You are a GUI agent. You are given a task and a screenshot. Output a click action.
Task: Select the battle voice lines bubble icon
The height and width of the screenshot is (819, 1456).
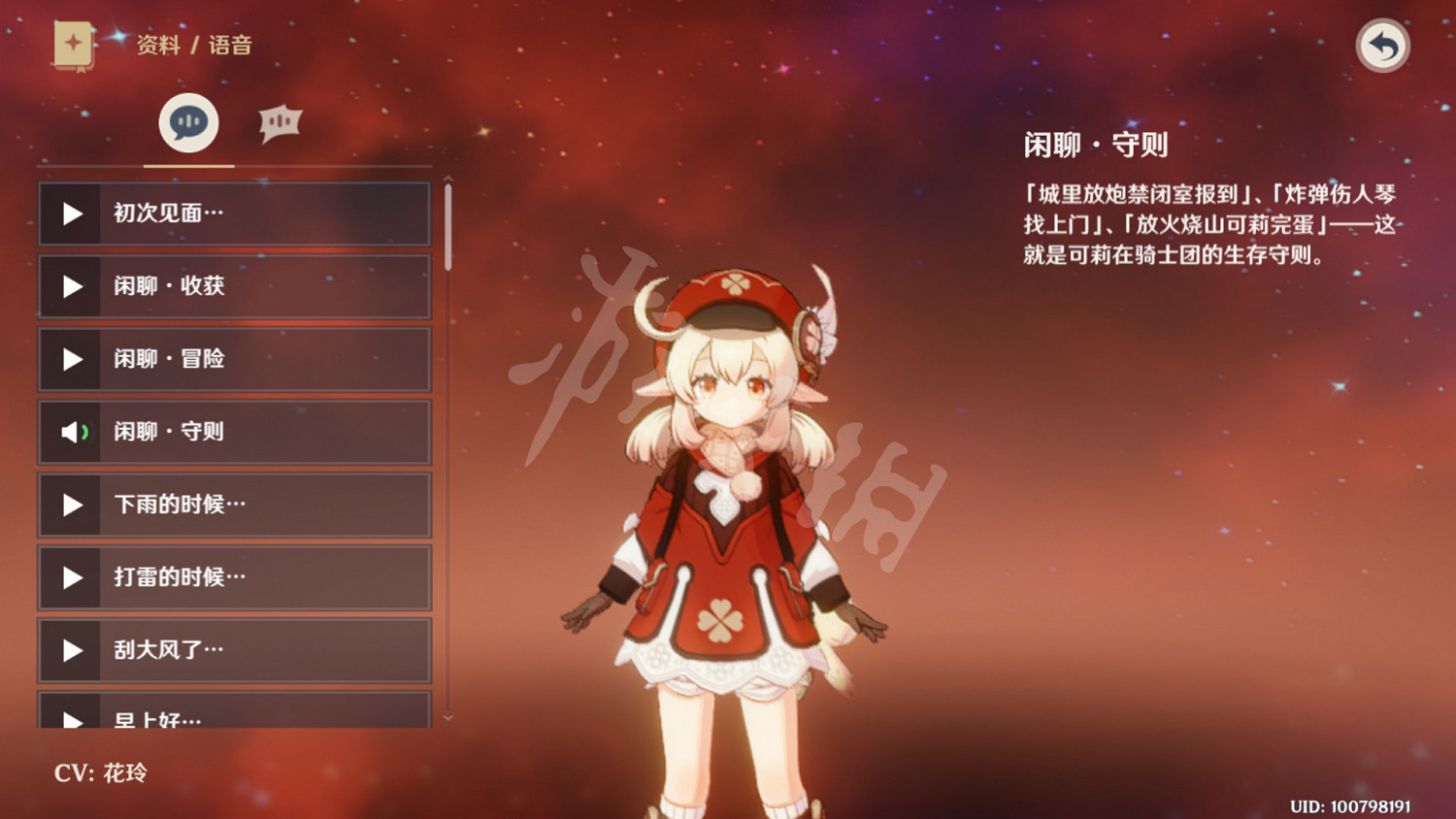tap(281, 121)
